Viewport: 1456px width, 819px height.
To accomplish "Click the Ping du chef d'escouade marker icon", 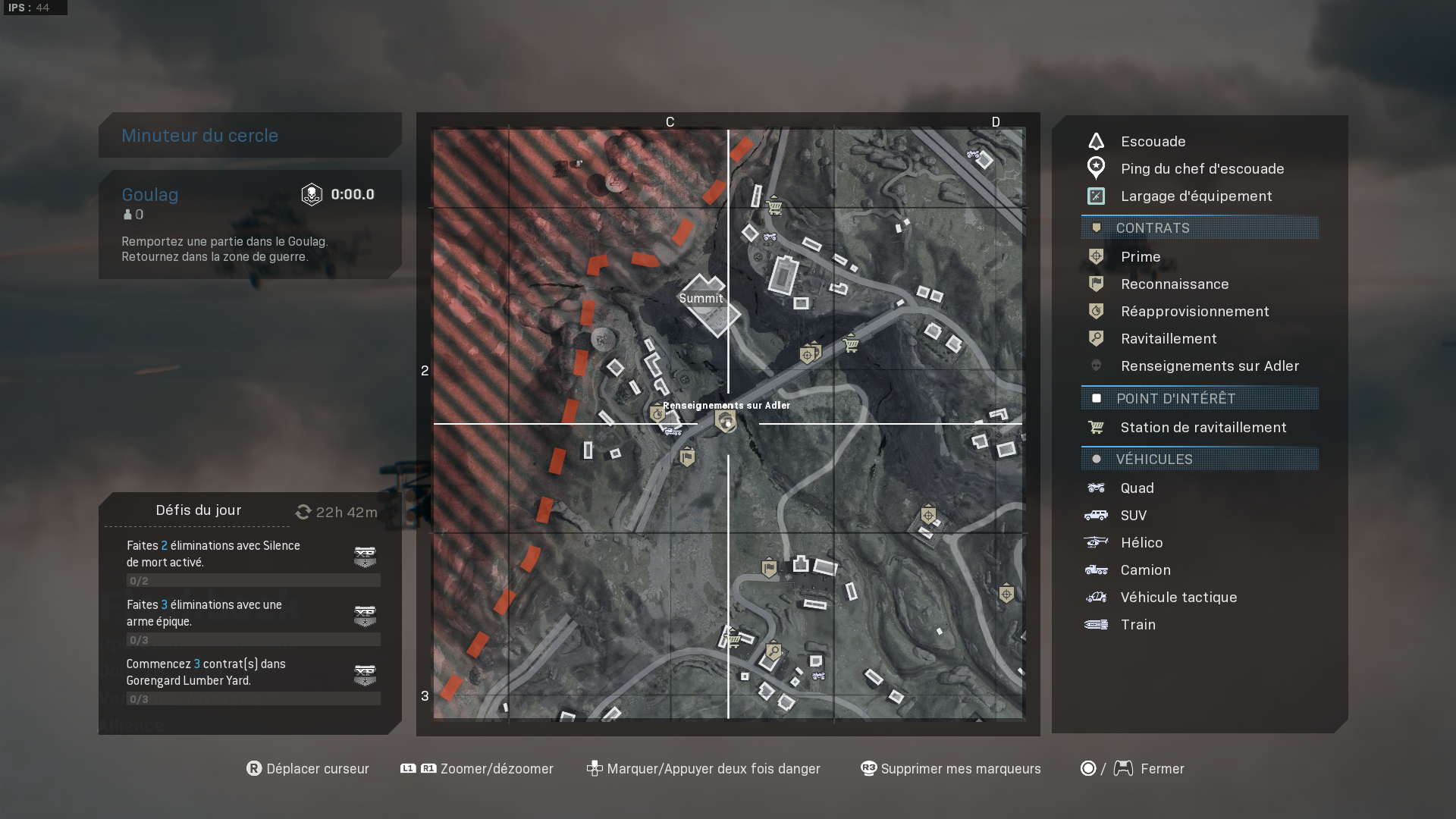I will click(x=1095, y=168).
